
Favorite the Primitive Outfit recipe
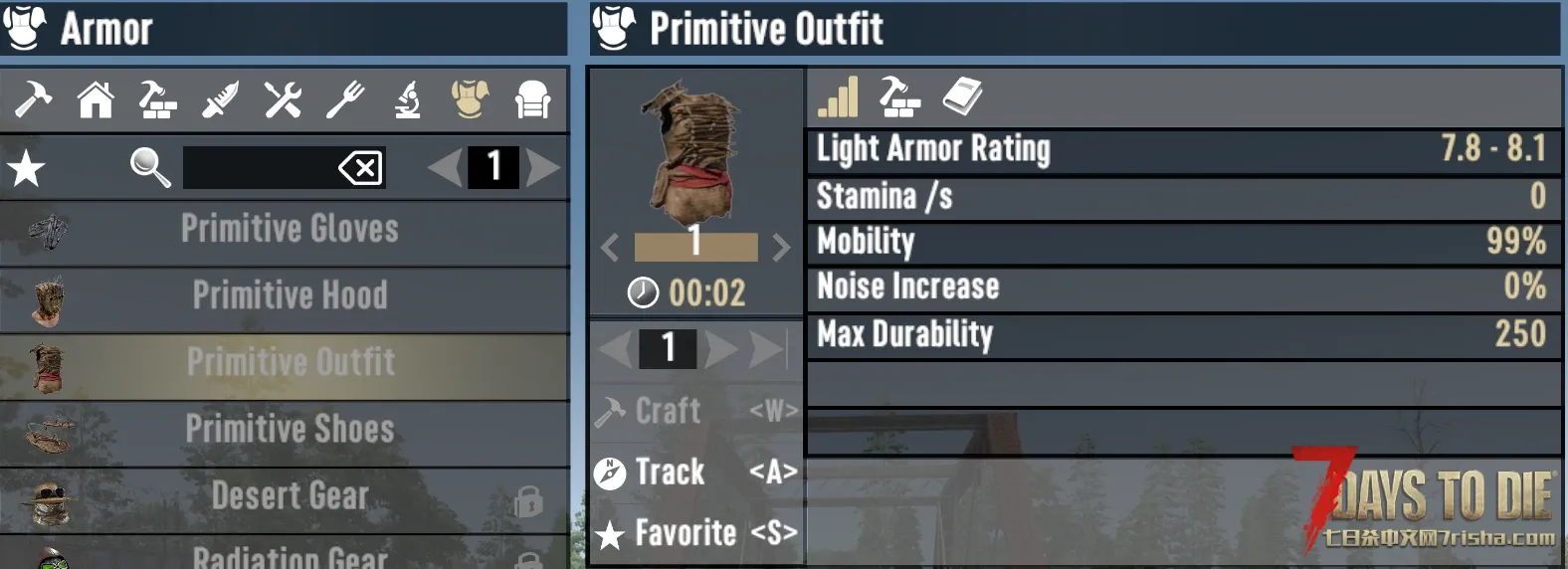(x=696, y=533)
